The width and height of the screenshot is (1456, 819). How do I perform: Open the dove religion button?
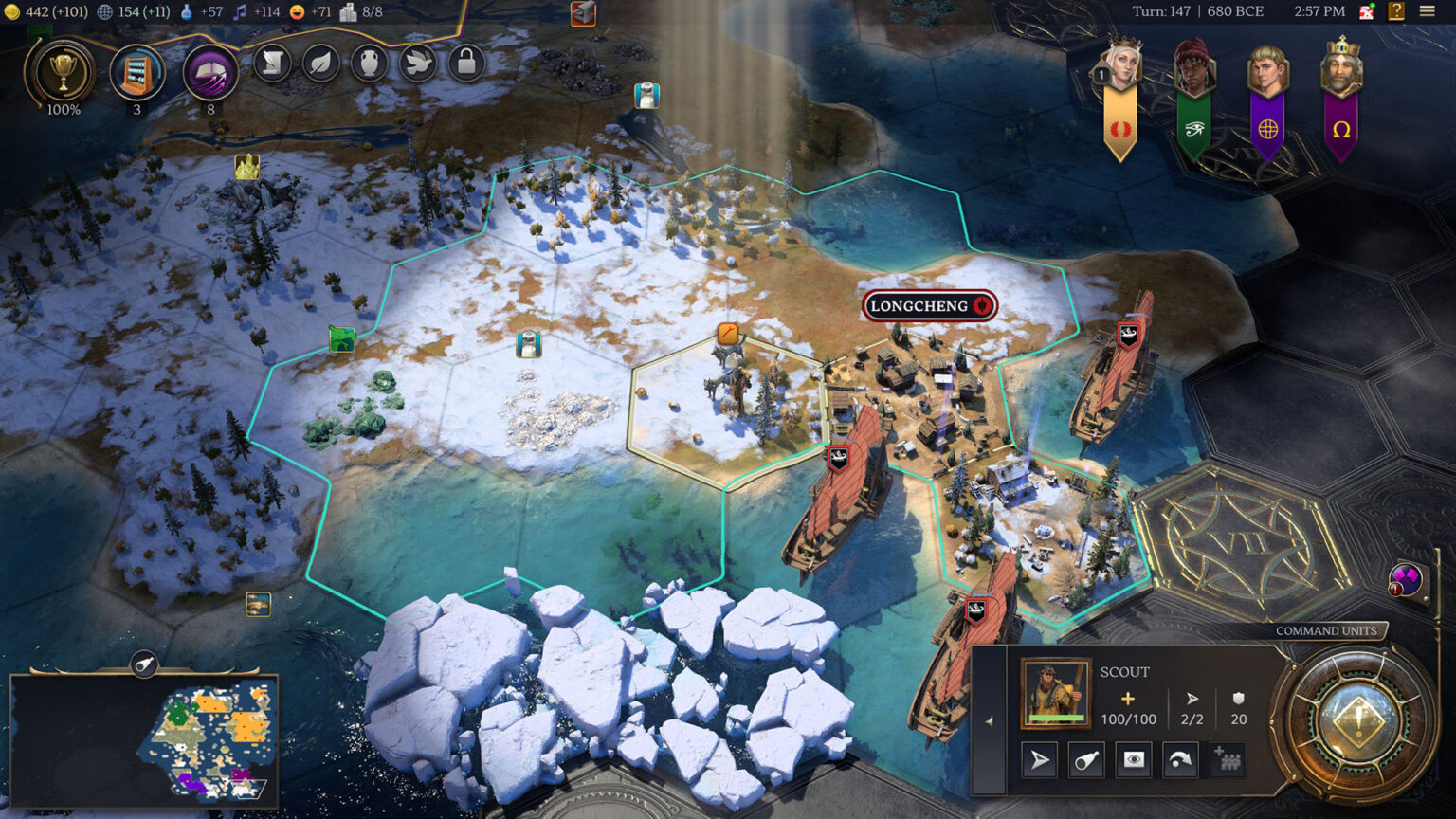418,64
